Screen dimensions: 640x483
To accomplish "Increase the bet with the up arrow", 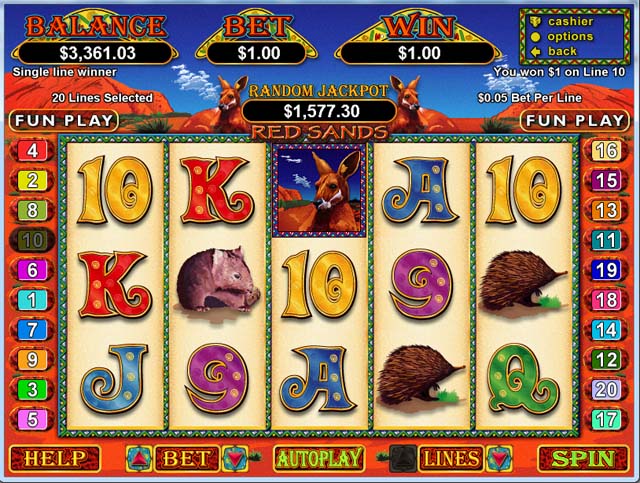I will point(138,459).
